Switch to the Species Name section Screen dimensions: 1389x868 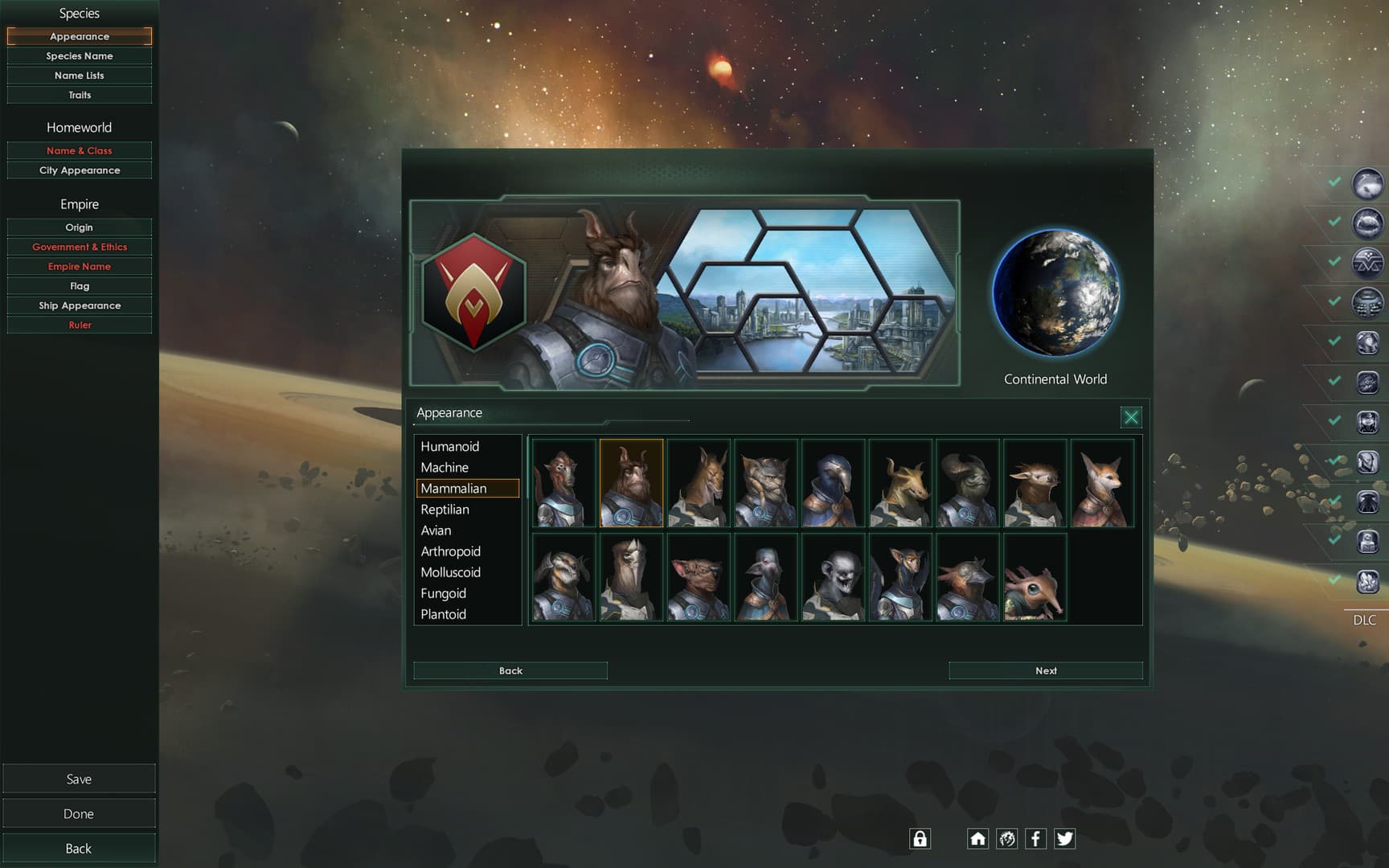[79, 55]
